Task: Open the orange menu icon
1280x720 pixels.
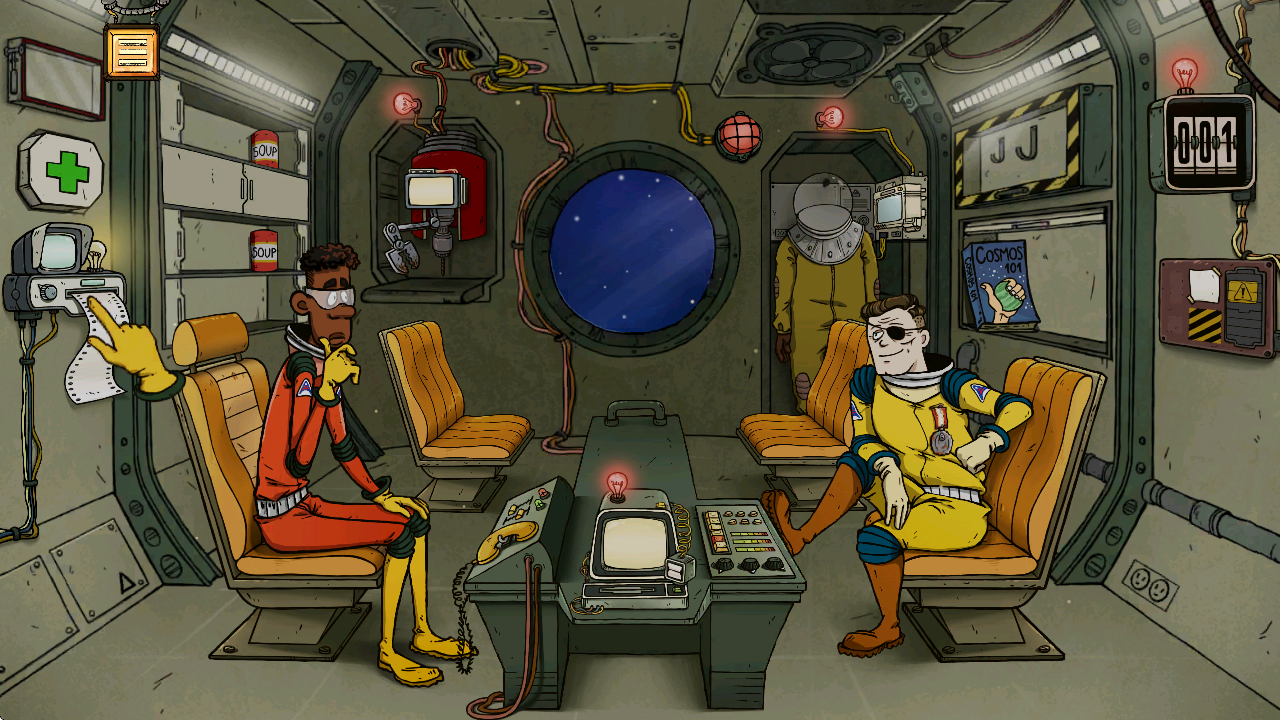Action: [x=131, y=53]
